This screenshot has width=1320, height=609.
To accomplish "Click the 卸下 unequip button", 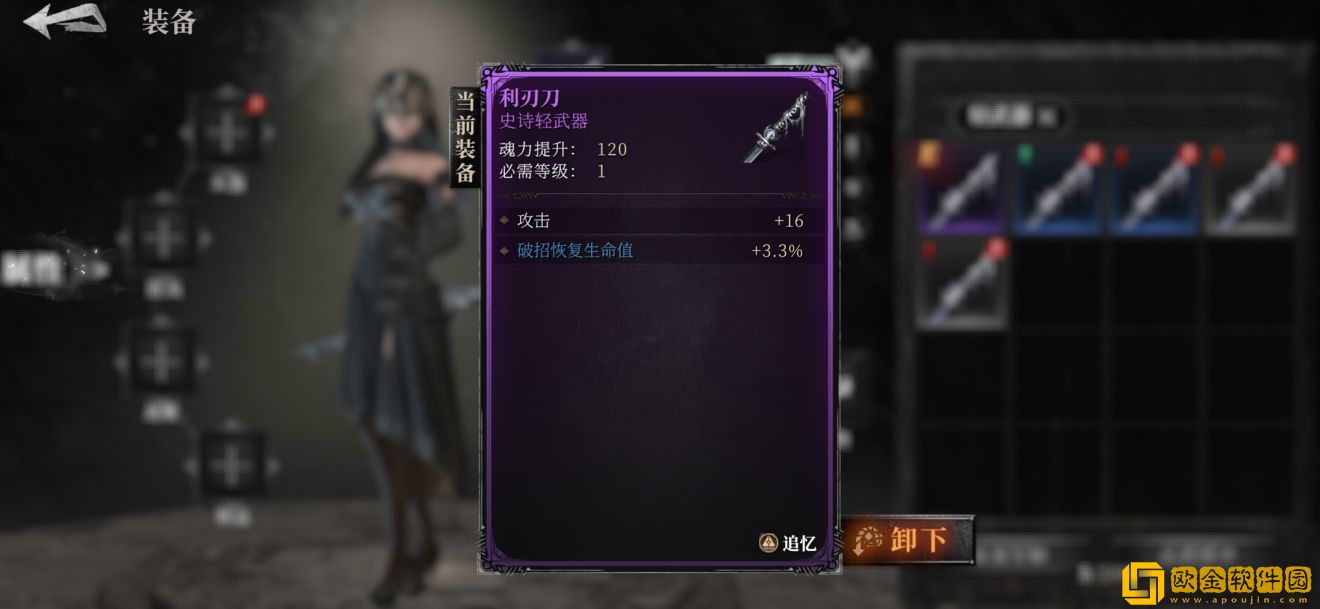I will point(909,540).
